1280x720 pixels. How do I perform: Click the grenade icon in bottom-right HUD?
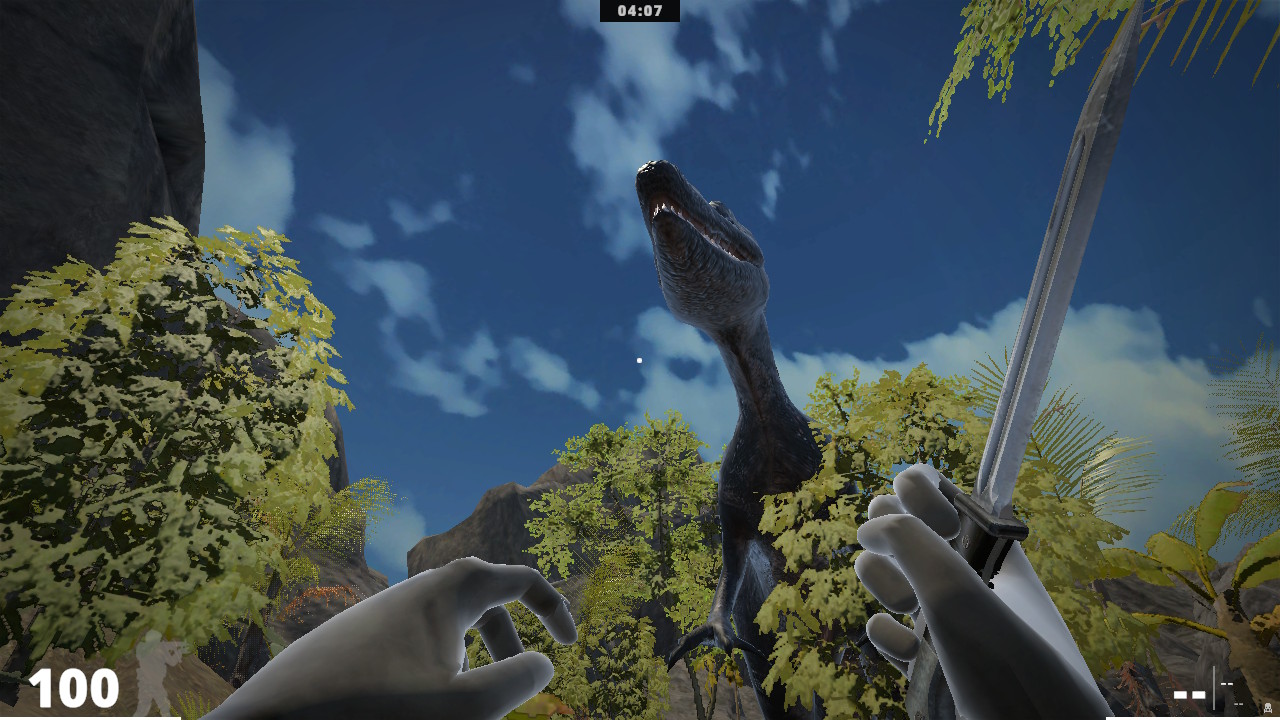point(1266,706)
